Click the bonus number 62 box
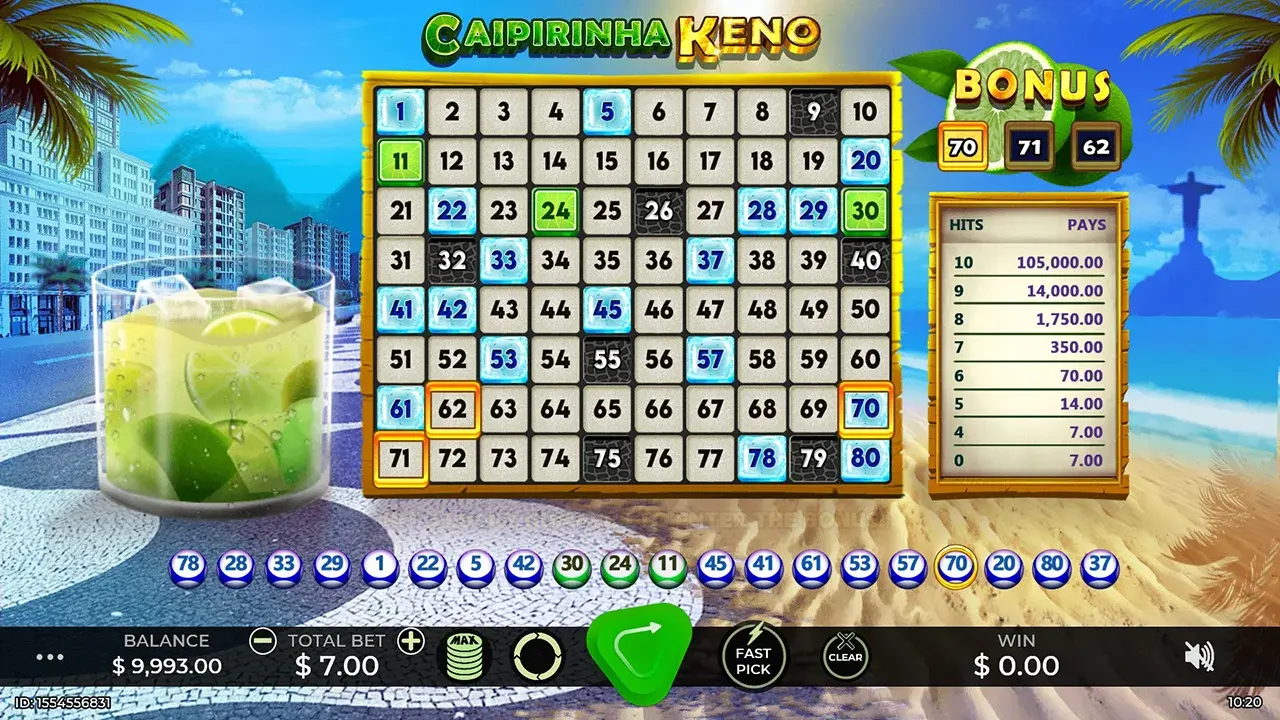This screenshot has height=720, width=1280. (x=1094, y=146)
